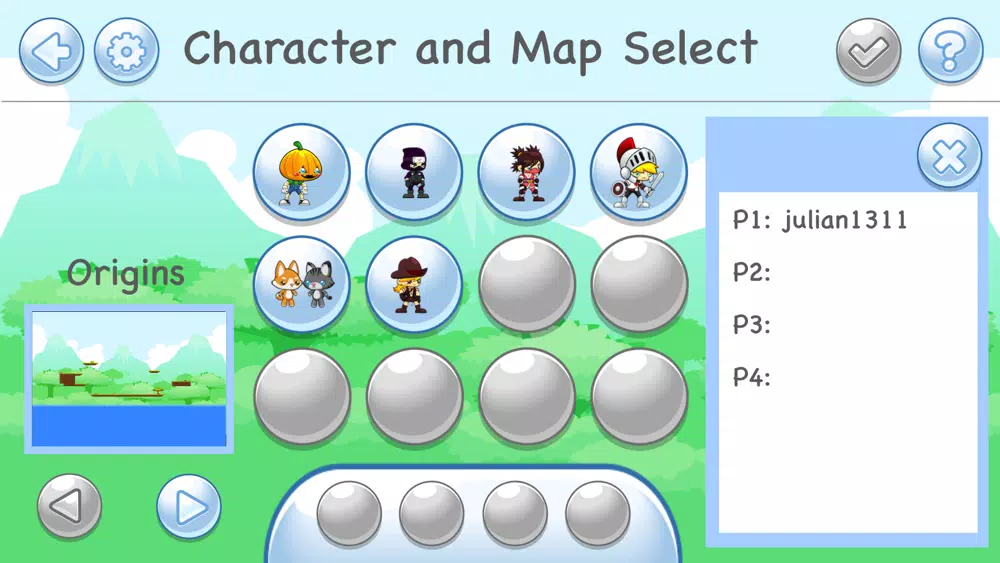This screenshot has width=1000, height=563.
Task: Select the helmeted knight character
Action: [x=638, y=172]
